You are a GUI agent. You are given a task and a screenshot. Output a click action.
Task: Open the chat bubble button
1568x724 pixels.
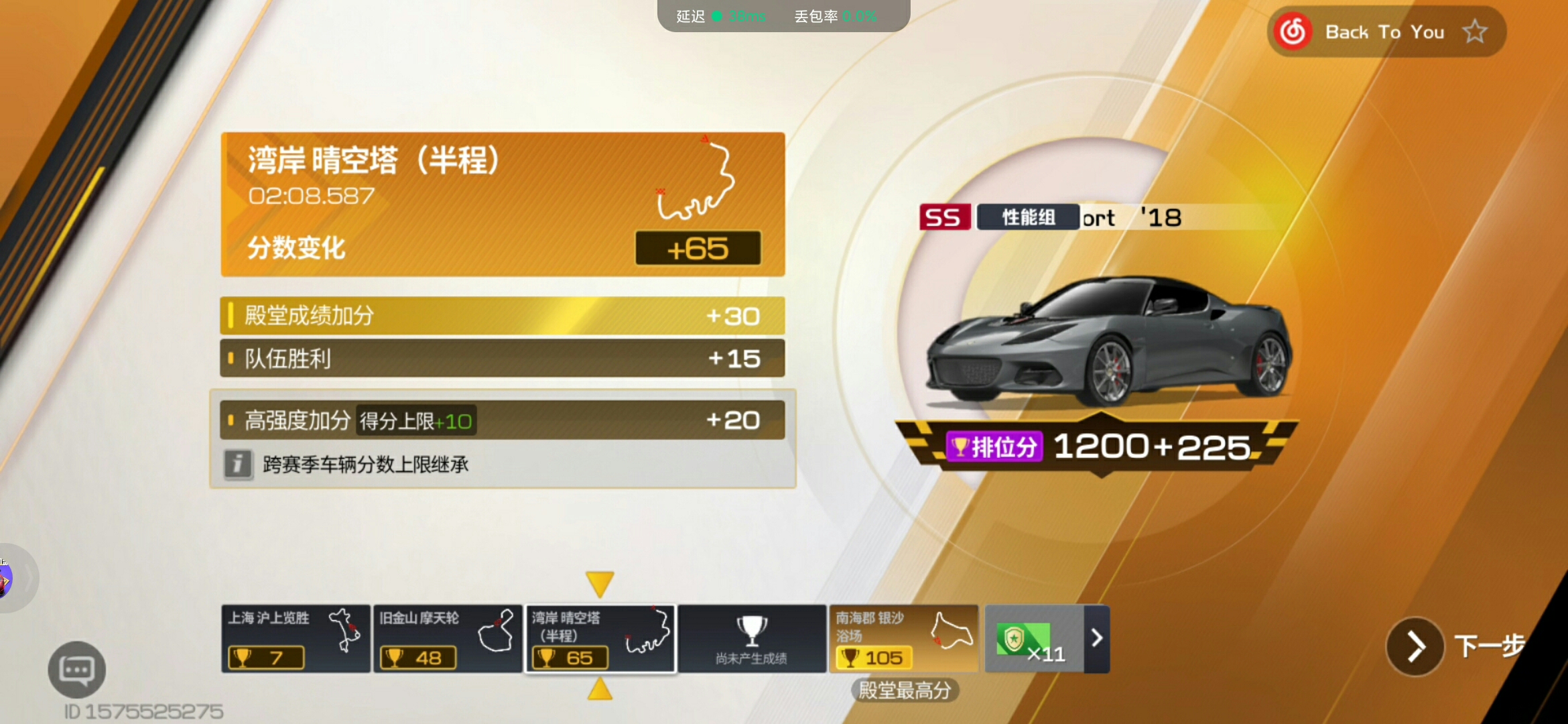76,670
